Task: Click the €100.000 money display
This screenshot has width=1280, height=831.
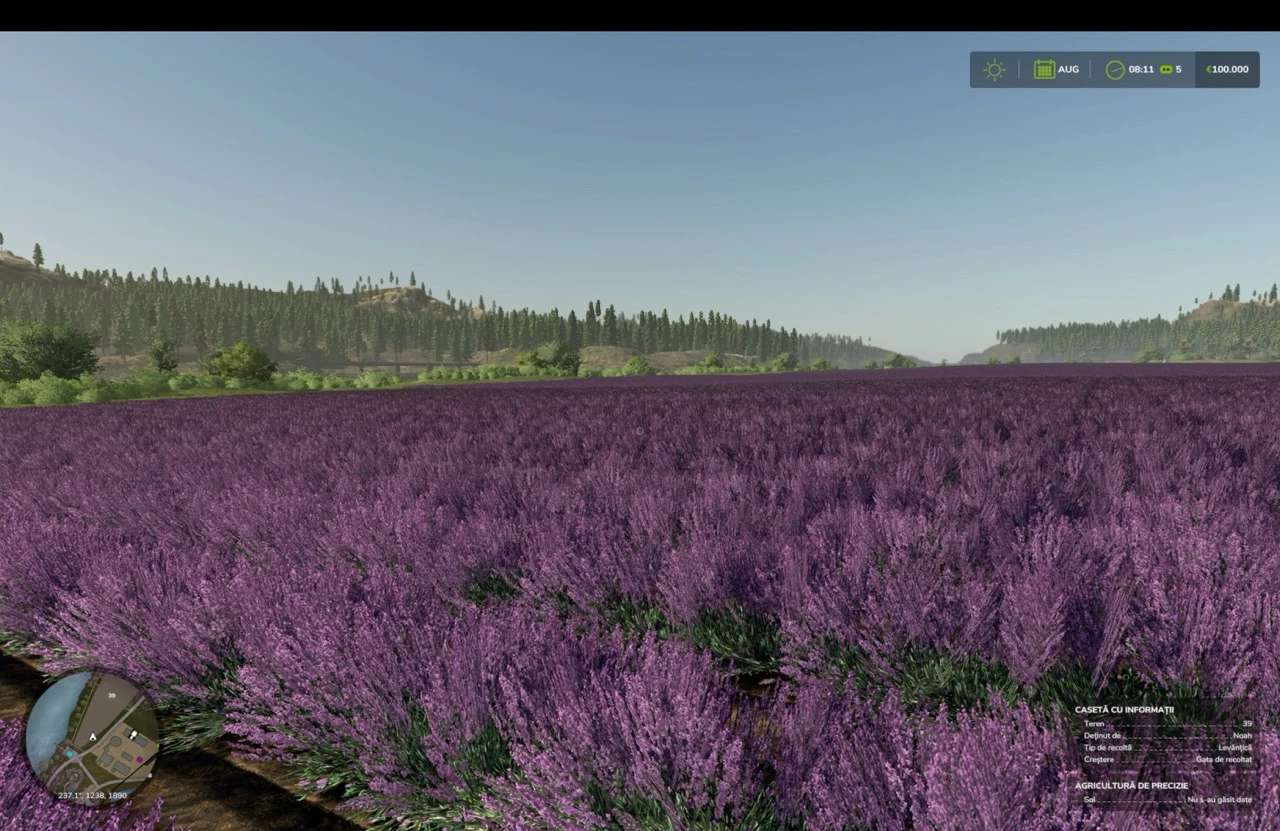Action: (1226, 69)
